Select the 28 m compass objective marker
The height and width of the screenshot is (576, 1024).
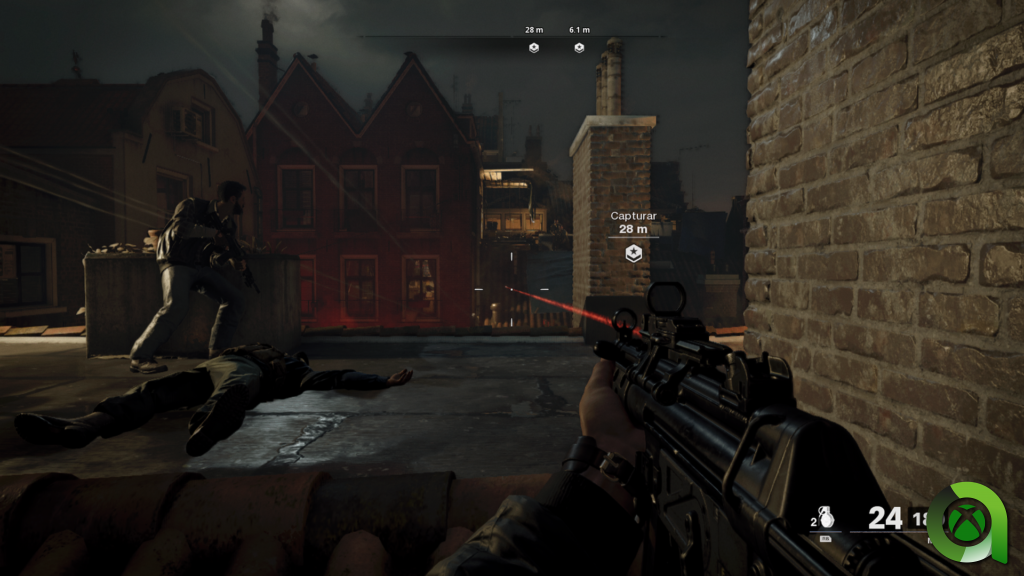point(534,47)
